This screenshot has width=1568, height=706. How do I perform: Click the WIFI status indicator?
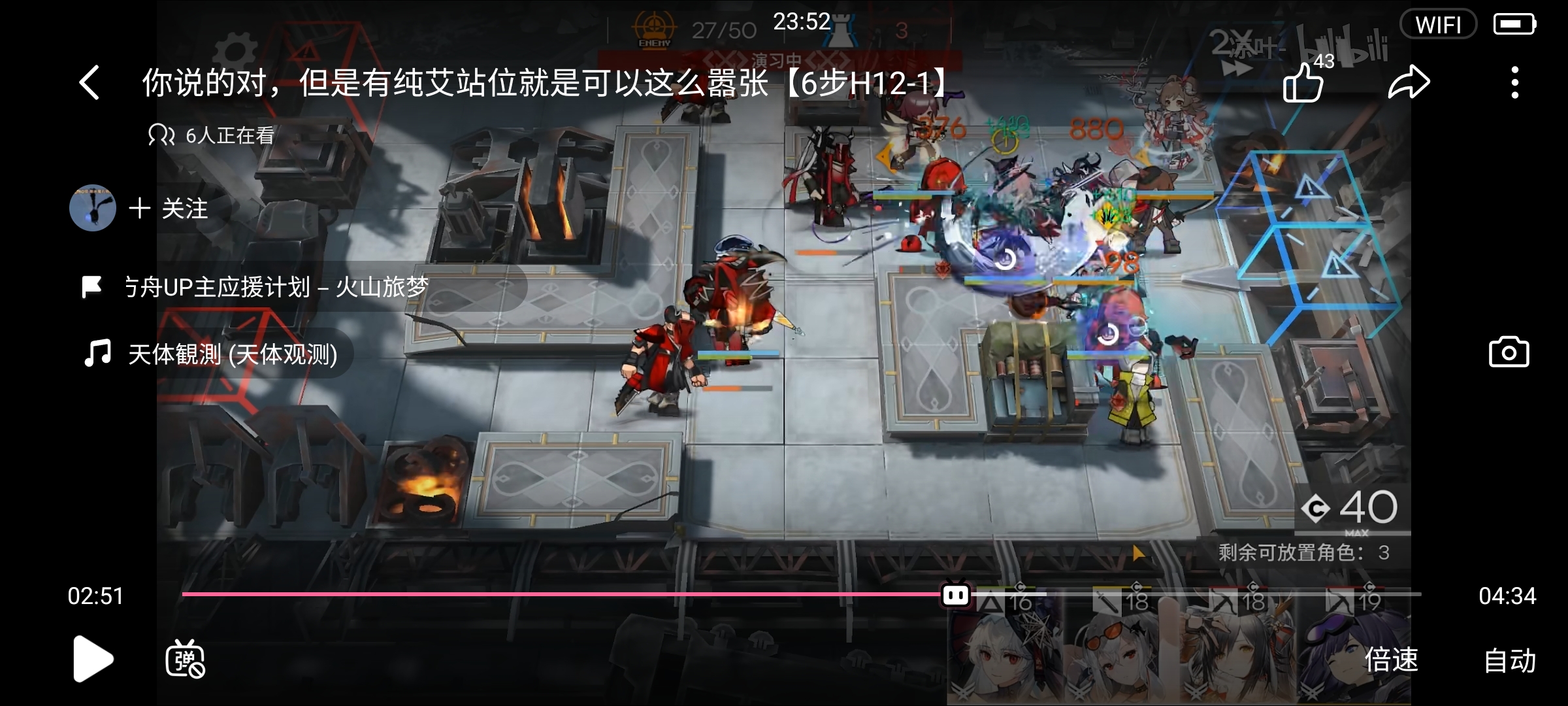(x=1438, y=24)
